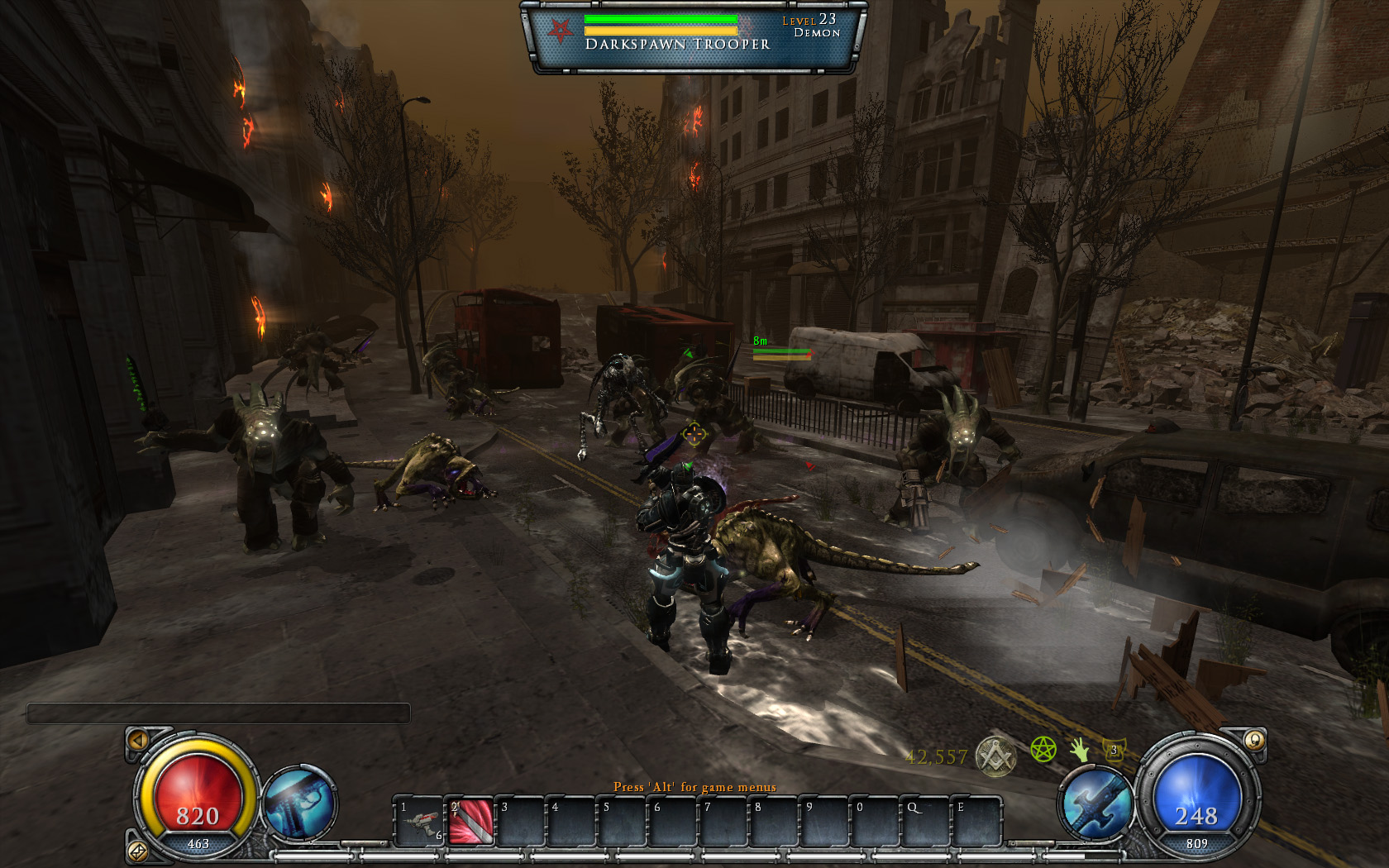Open the envelope mail button below health
Image resolution: width=1389 pixels, height=868 pixels.
coord(137,850)
